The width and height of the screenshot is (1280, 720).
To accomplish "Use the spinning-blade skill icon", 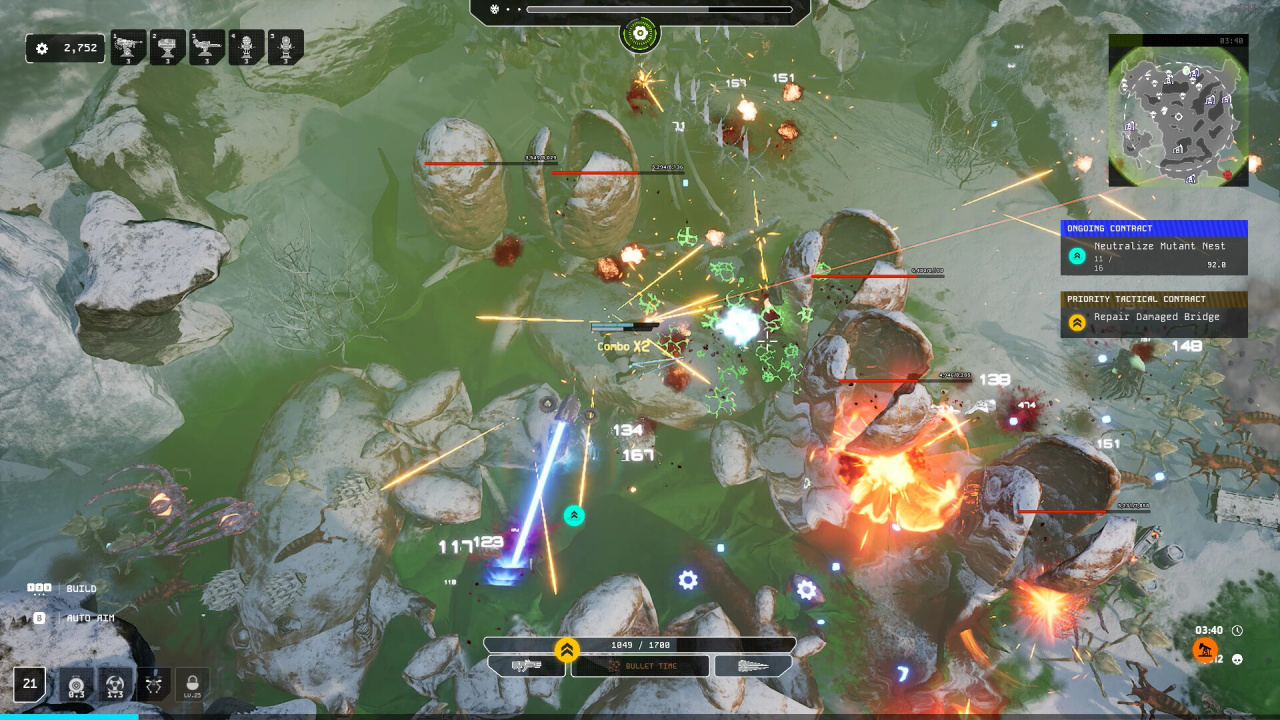I will (115, 685).
